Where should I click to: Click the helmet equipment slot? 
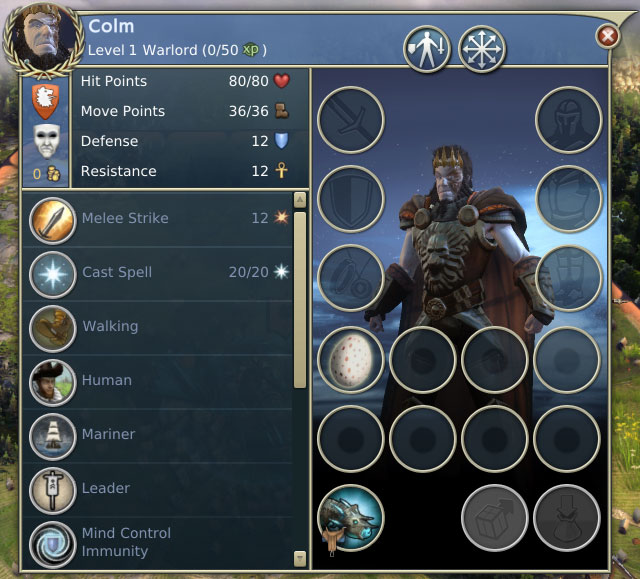(x=569, y=120)
